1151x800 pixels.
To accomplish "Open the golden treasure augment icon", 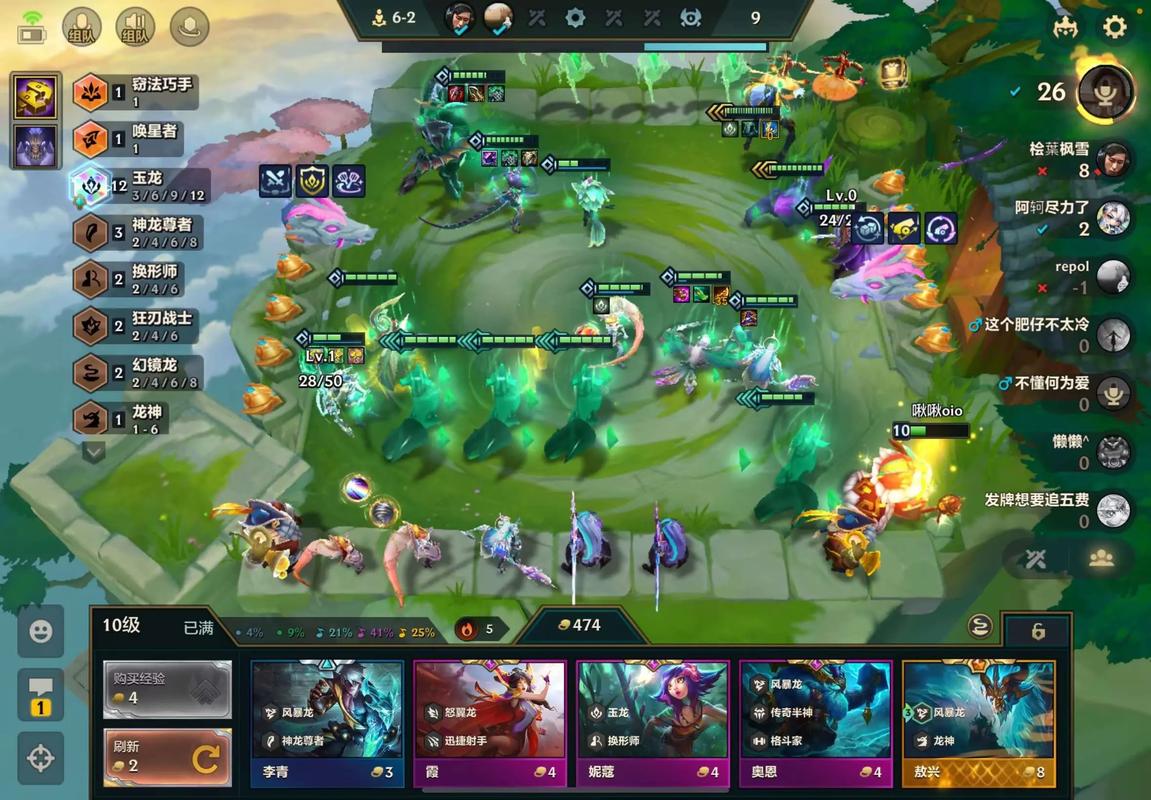I will point(35,97).
